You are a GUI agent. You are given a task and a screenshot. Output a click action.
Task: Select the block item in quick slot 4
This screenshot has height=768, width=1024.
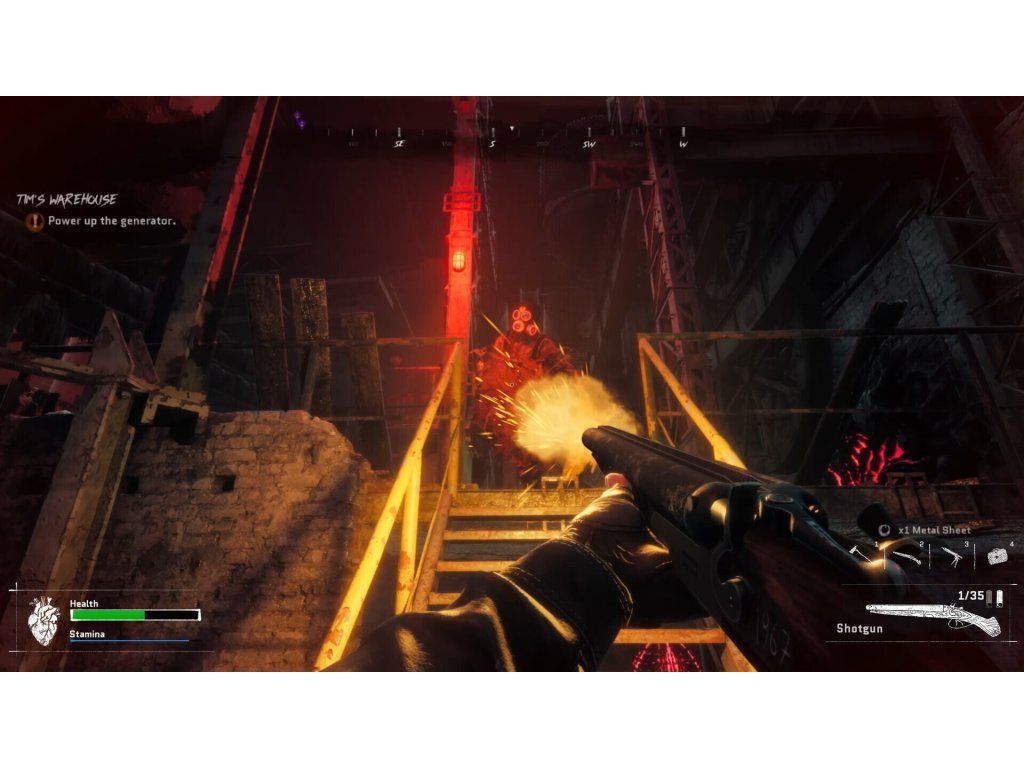[996, 556]
